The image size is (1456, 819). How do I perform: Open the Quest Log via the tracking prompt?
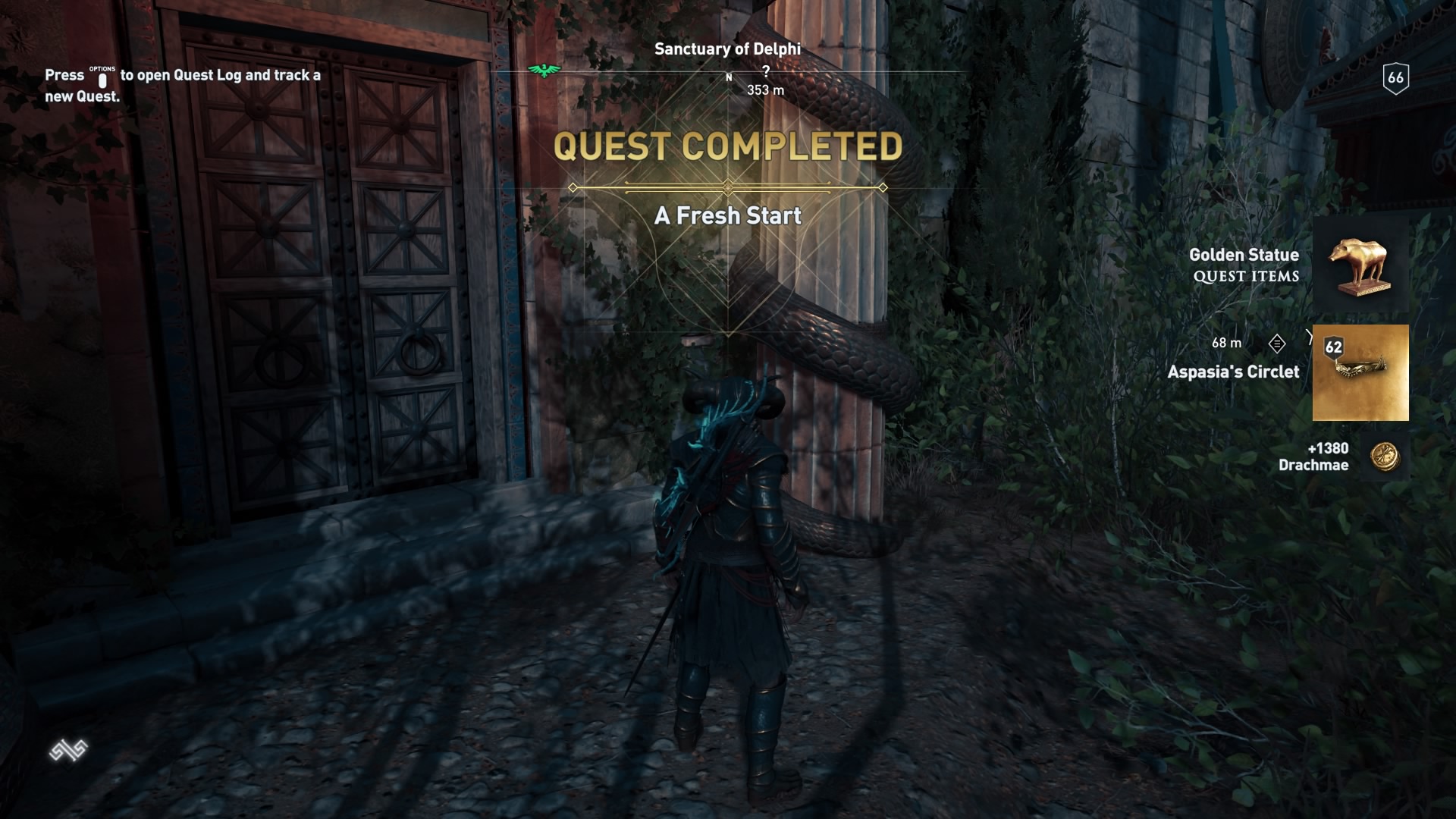click(x=182, y=85)
